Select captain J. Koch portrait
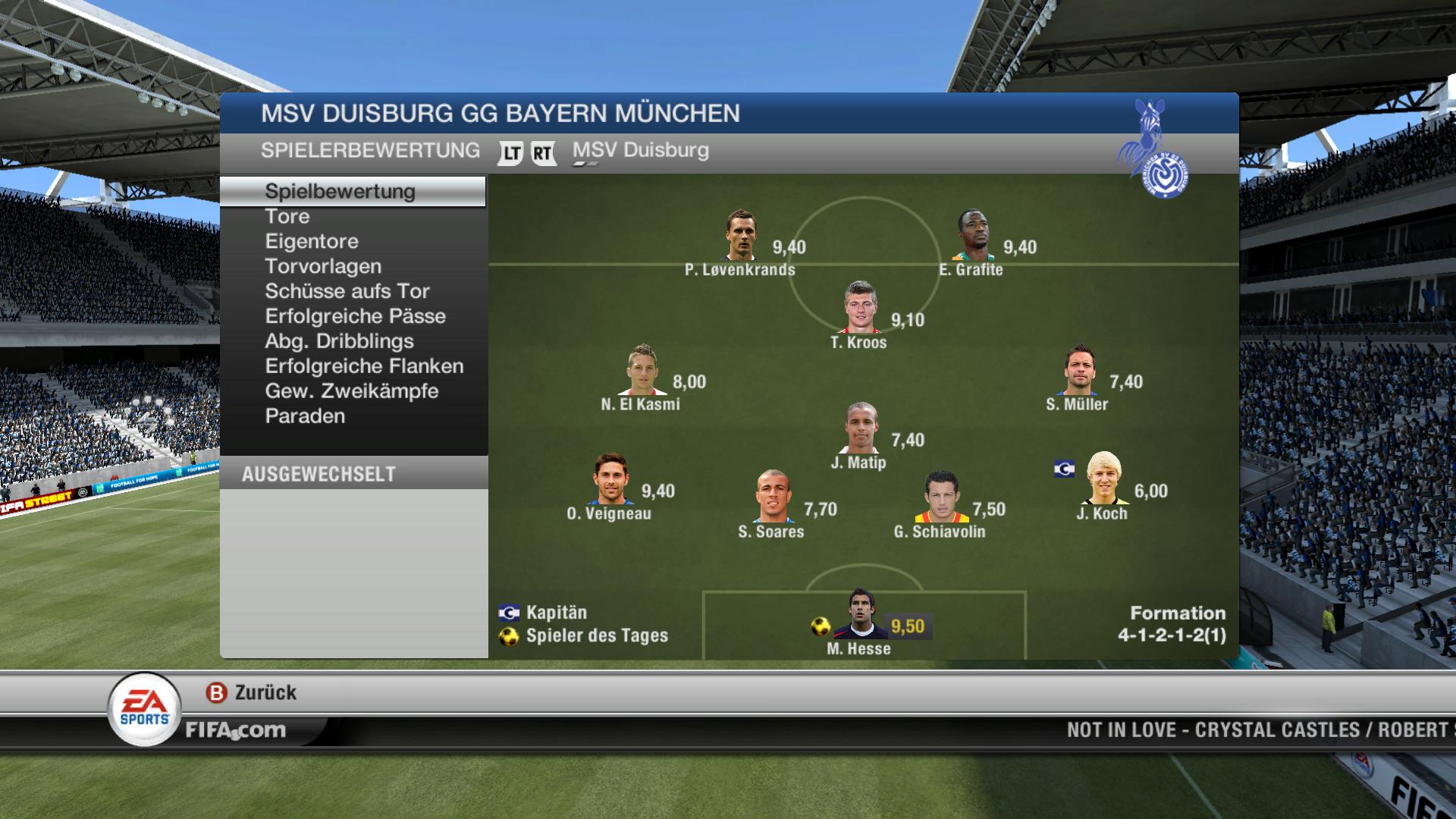 [1103, 479]
